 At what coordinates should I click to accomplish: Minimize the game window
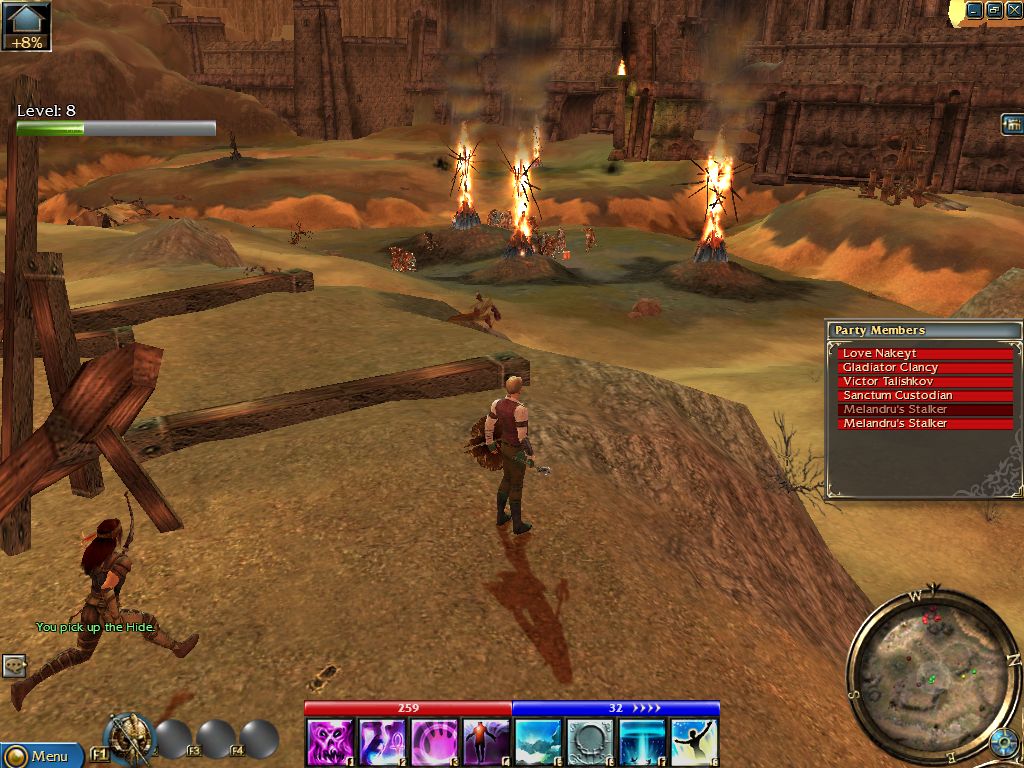[974, 10]
